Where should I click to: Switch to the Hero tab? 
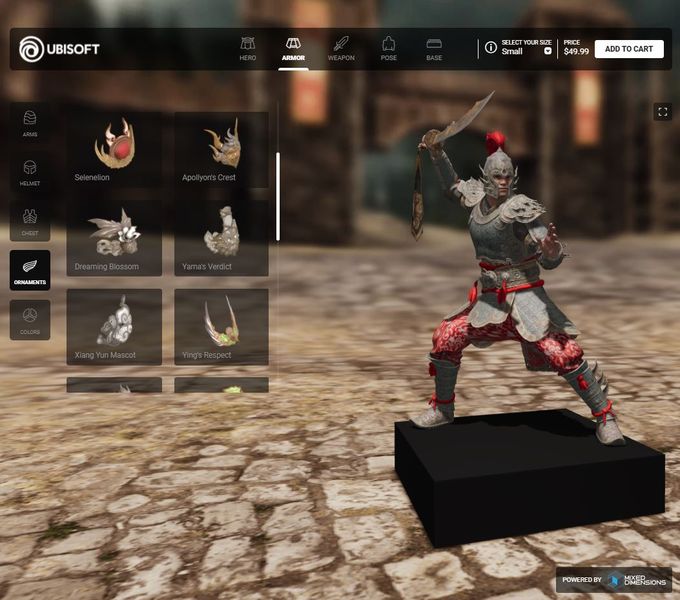tap(247, 49)
